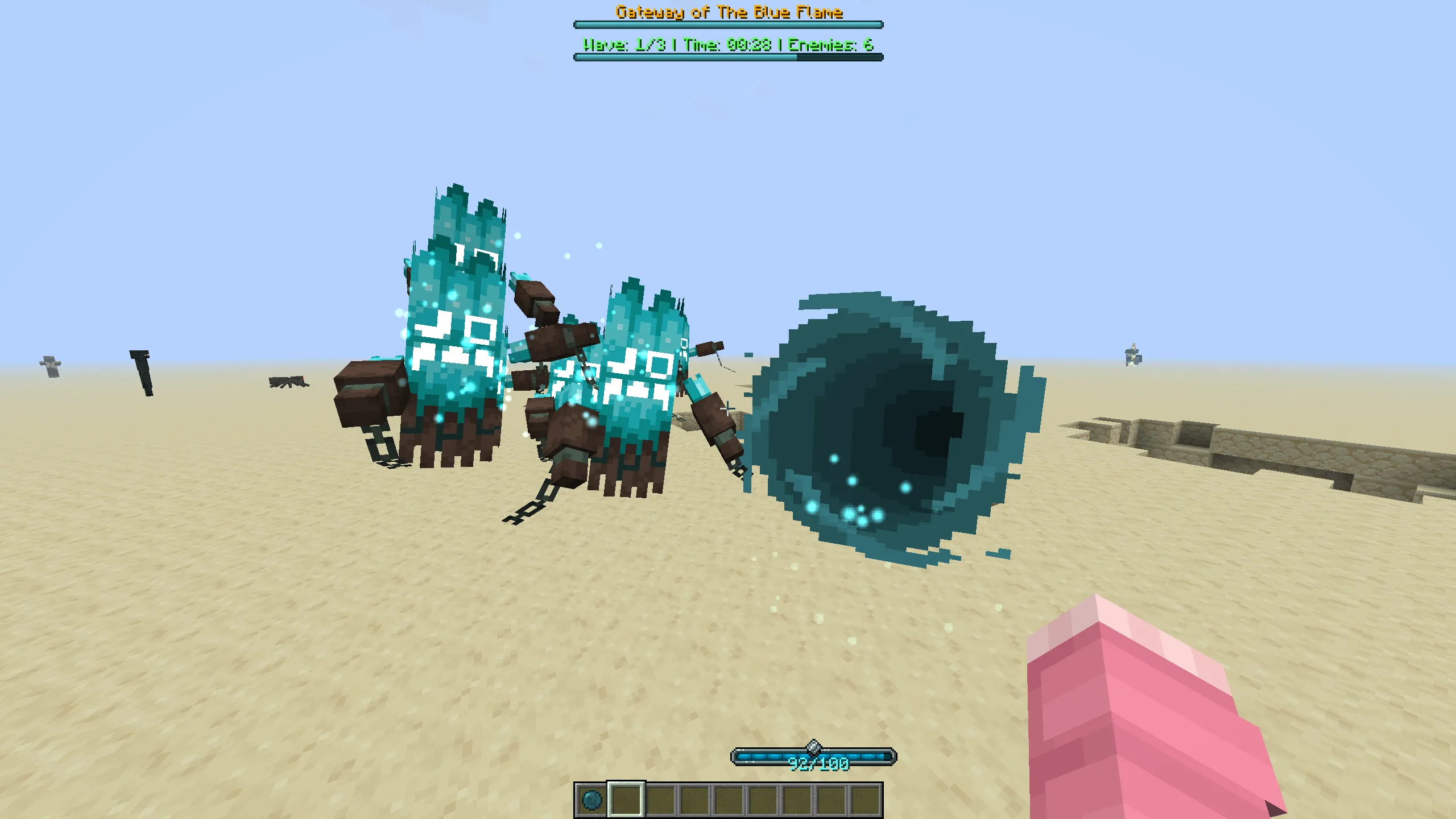Click the full 'Gateway of The Blue Flame' boss bar
This screenshot has width=1456, height=819.
(728, 24)
